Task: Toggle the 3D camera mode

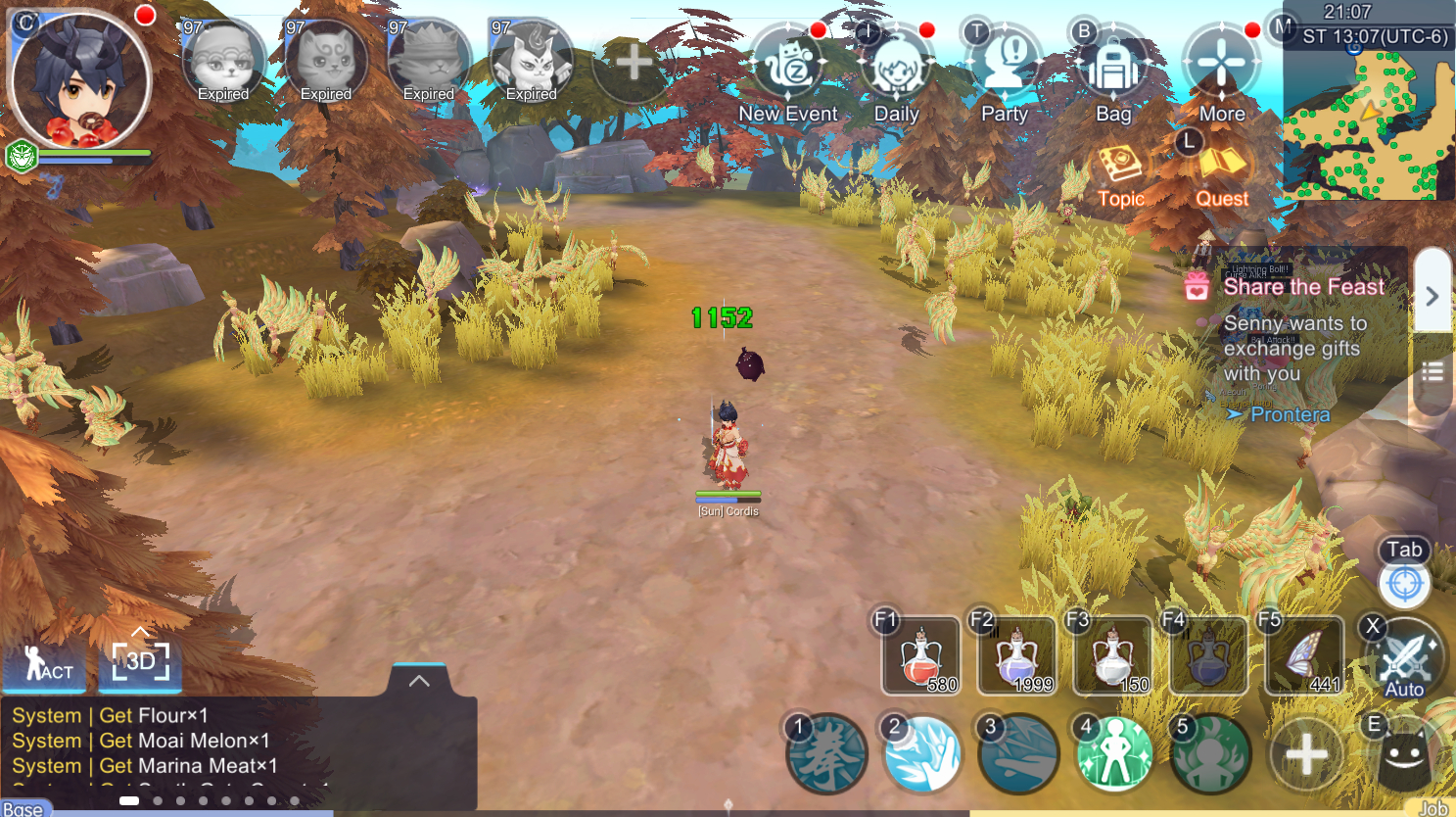Action: (140, 661)
